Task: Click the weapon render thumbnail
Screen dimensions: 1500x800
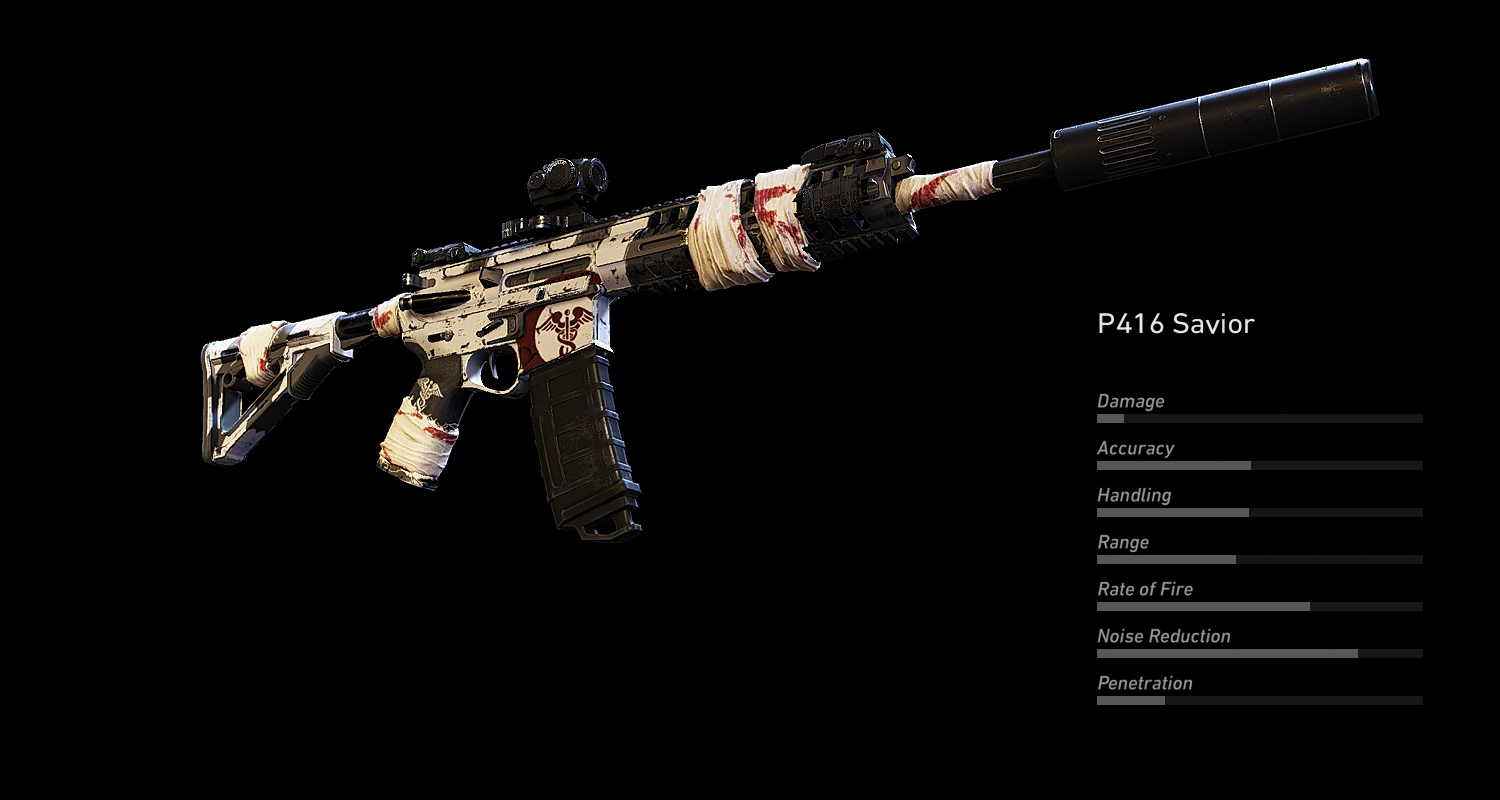Action: click(700, 300)
